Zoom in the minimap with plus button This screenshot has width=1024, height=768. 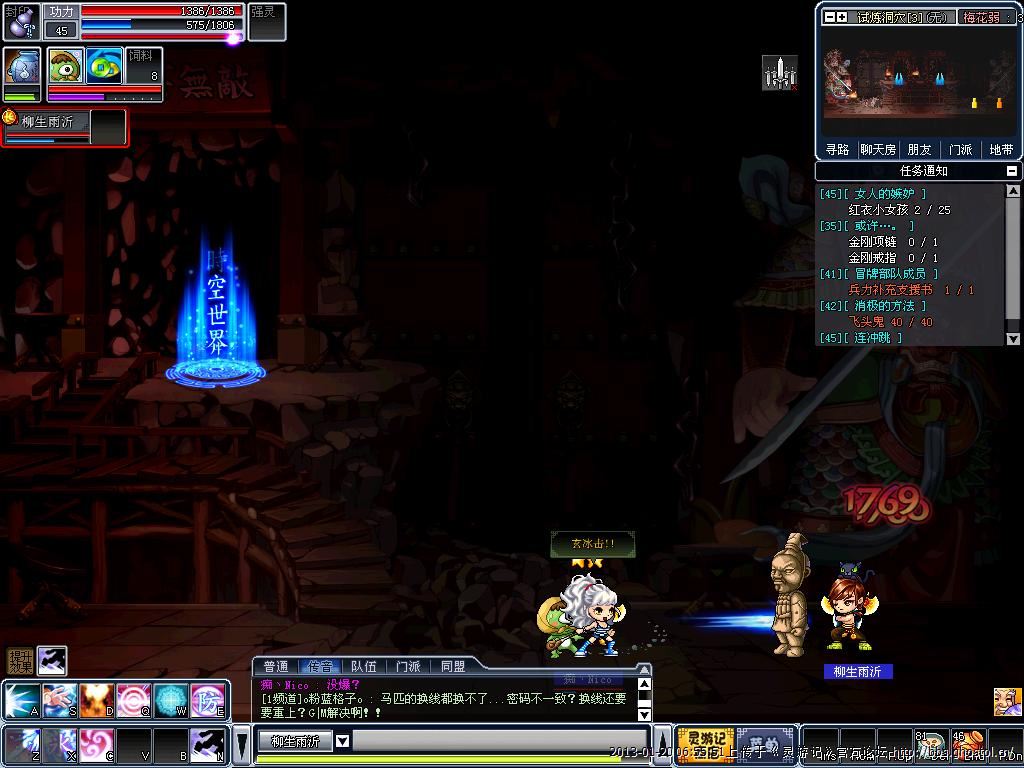pos(842,17)
